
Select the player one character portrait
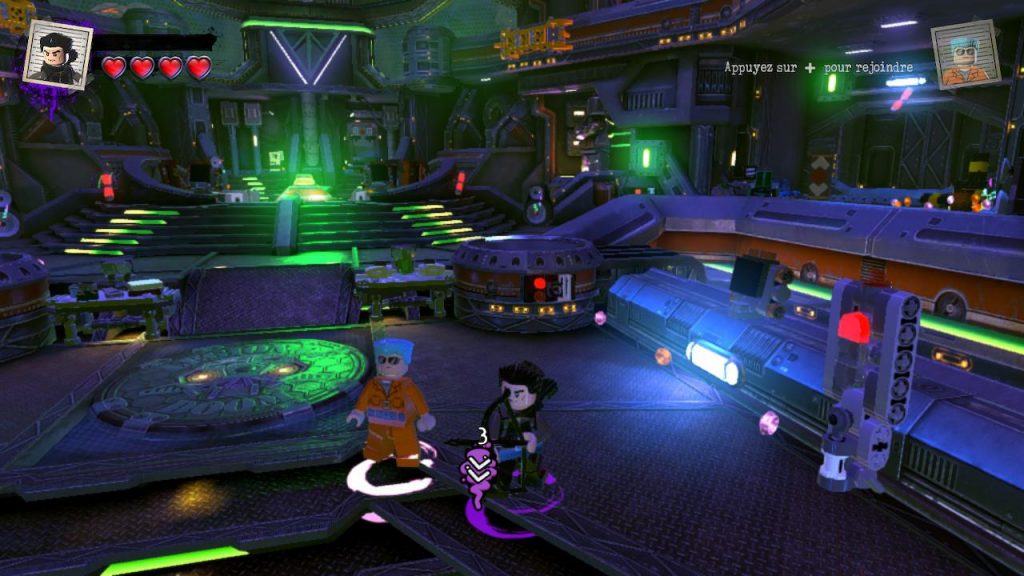click(x=57, y=54)
